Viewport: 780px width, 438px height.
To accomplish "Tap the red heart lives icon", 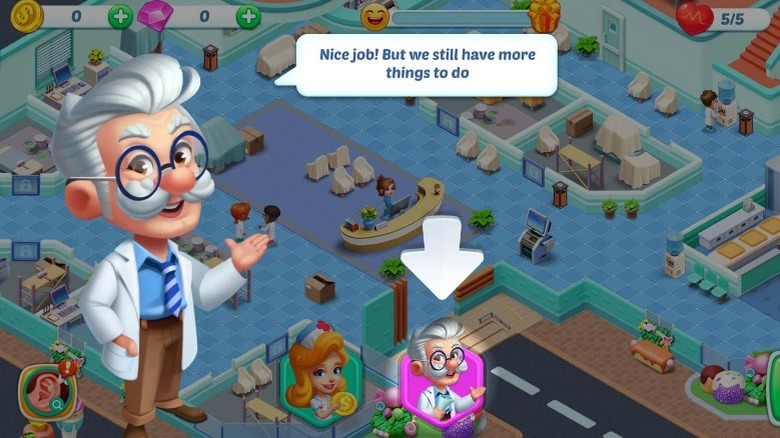I will coord(694,17).
